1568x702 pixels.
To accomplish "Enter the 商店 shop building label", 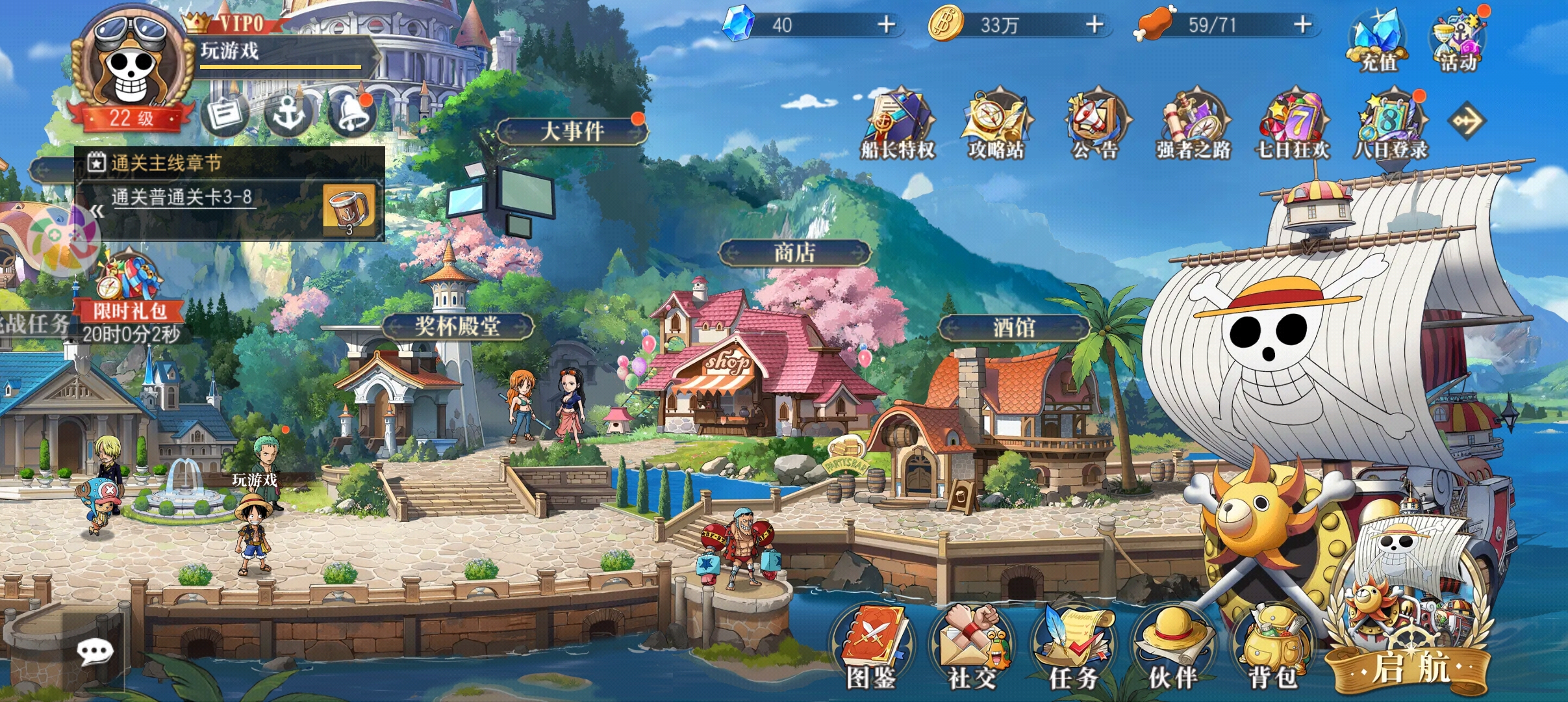I will (x=794, y=253).
